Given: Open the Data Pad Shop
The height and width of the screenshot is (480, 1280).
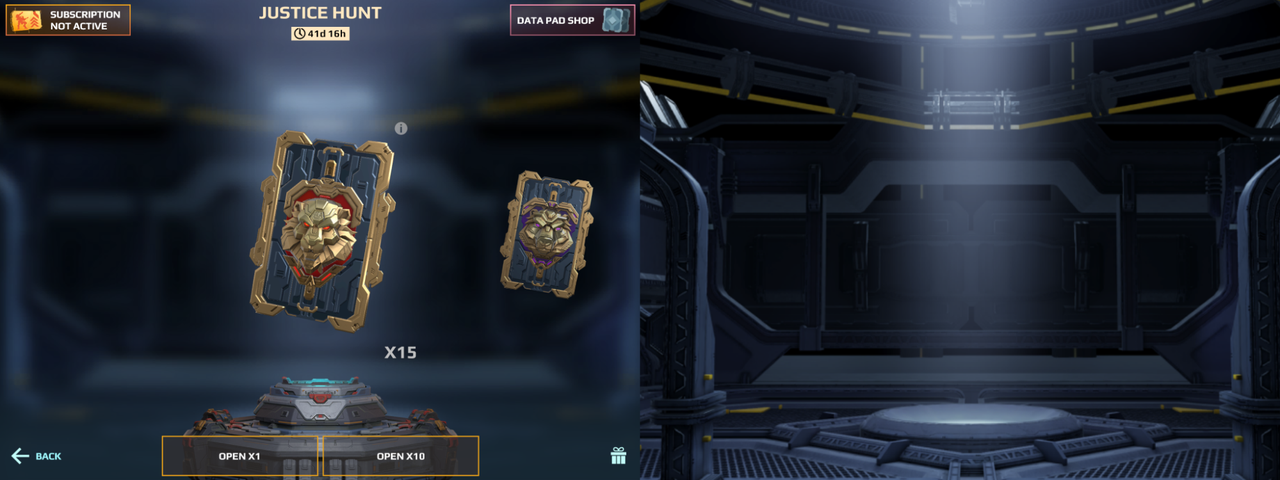Looking at the screenshot, I should pos(572,20).
